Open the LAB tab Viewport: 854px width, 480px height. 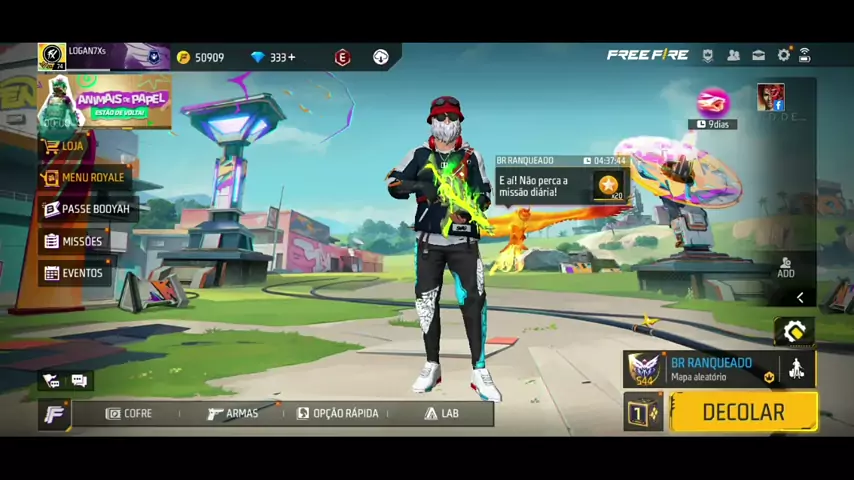coord(441,413)
